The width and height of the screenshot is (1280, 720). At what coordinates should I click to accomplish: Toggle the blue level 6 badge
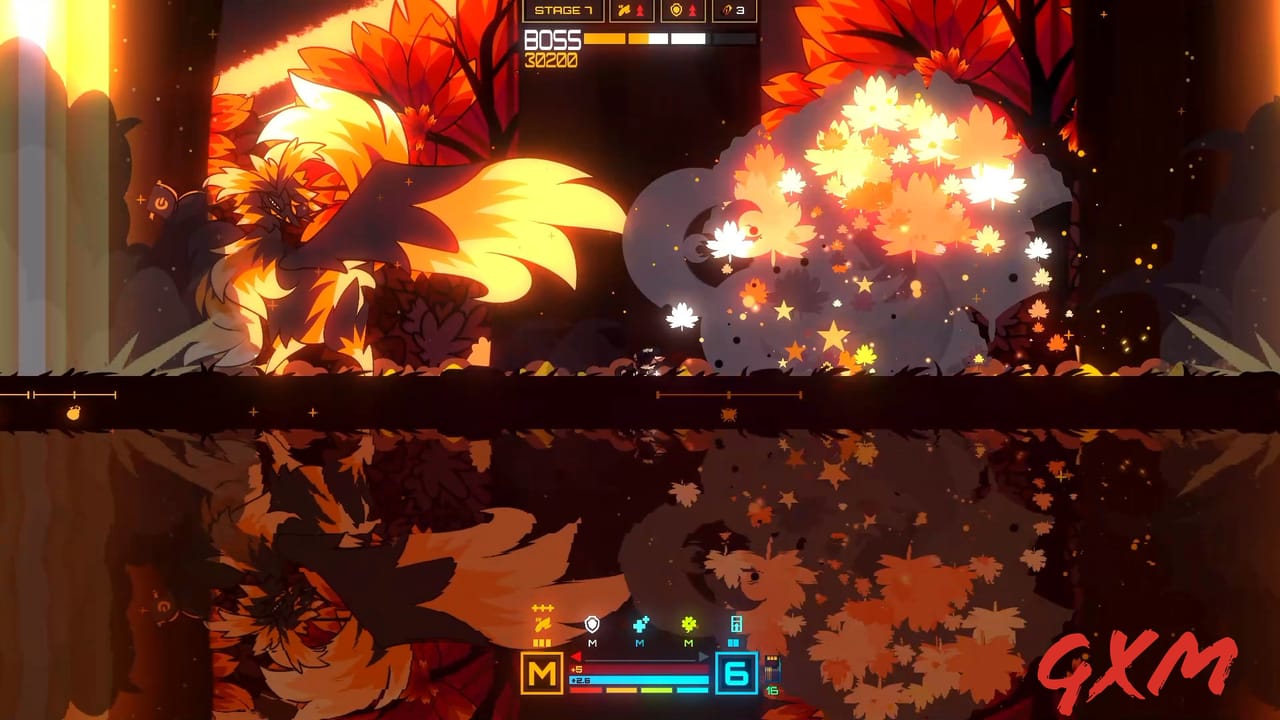(x=736, y=674)
